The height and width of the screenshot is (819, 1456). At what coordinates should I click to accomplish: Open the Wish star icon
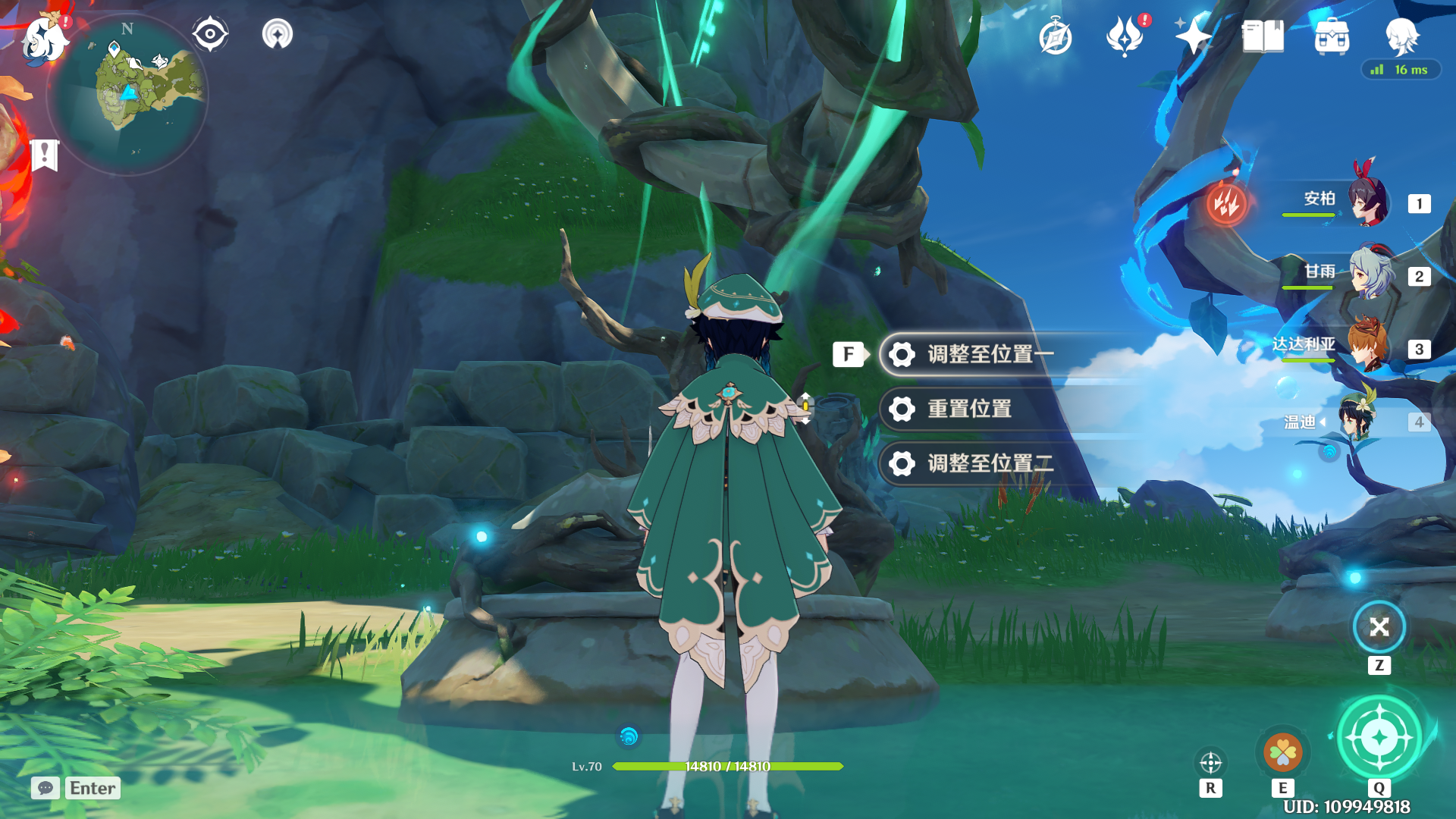(x=1193, y=36)
